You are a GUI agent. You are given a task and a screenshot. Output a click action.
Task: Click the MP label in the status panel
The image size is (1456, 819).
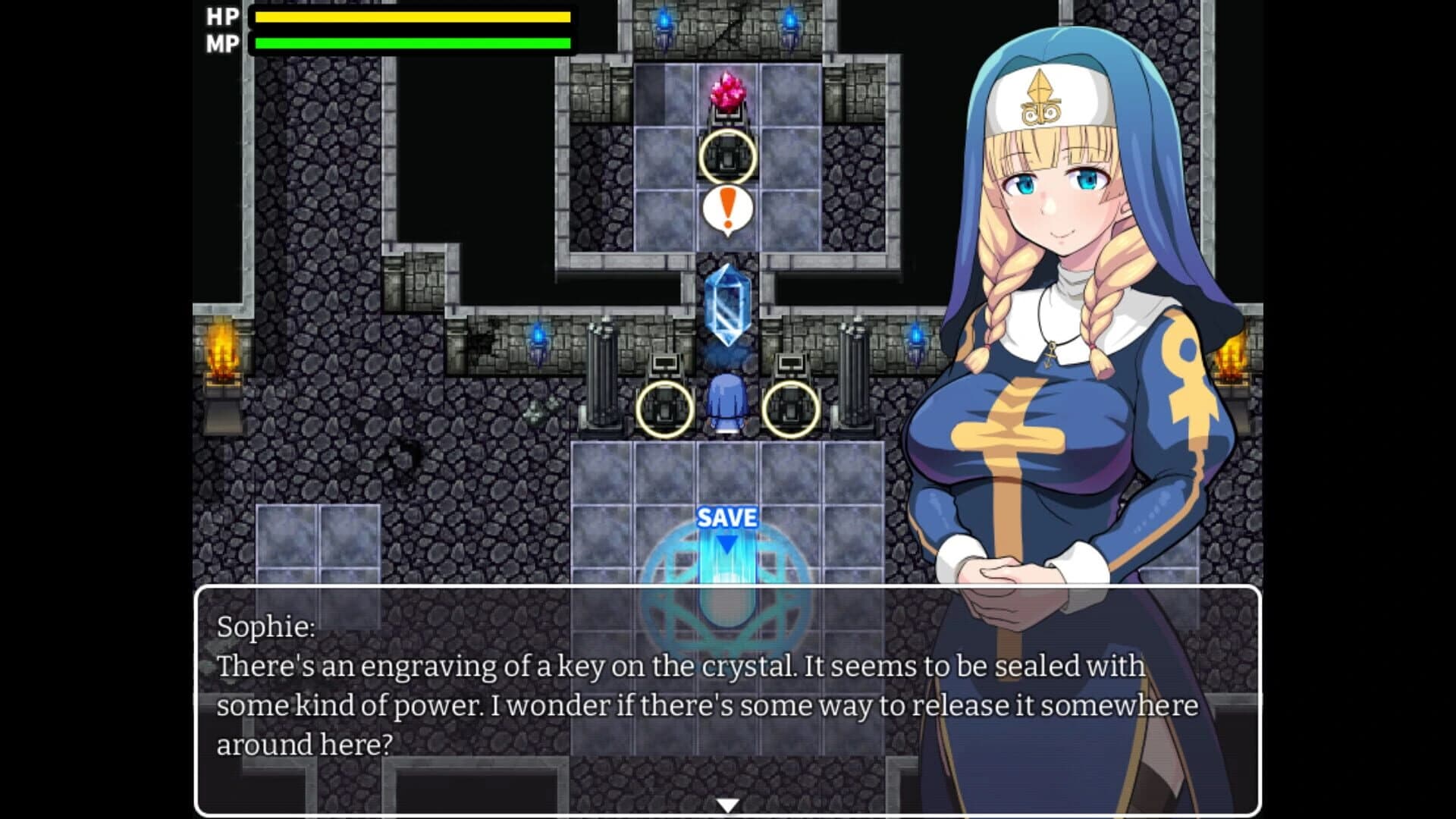pos(220,42)
